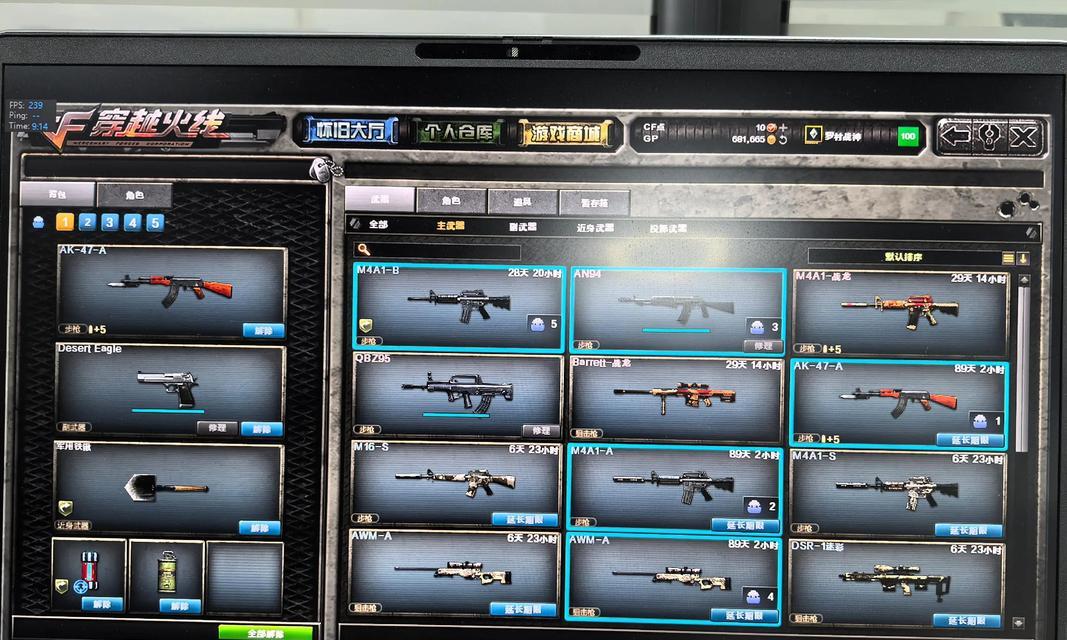Switch to the 角色 tab beside 背包

click(134, 195)
